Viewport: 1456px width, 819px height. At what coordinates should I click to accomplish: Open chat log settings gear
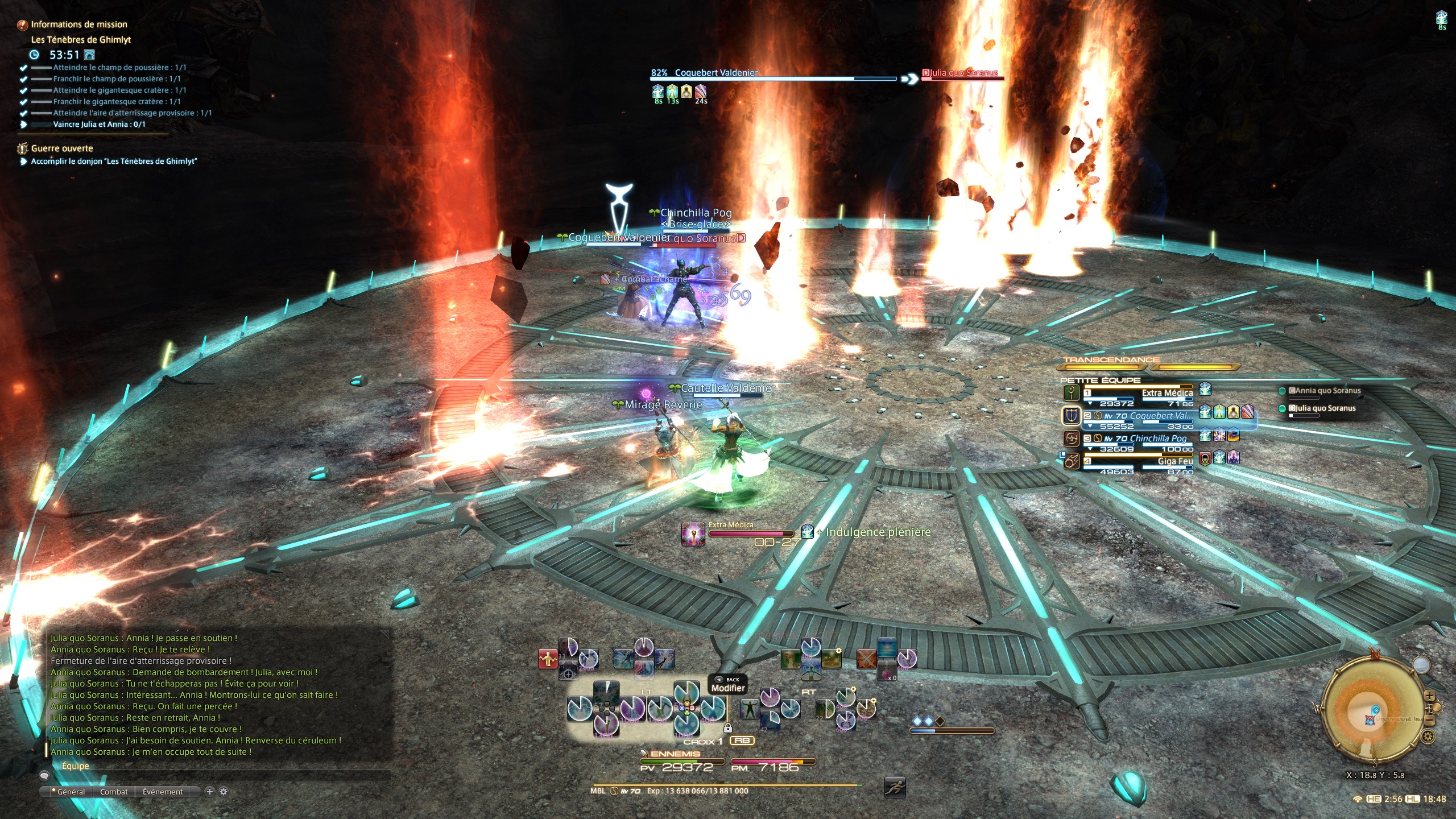click(x=224, y=791)
